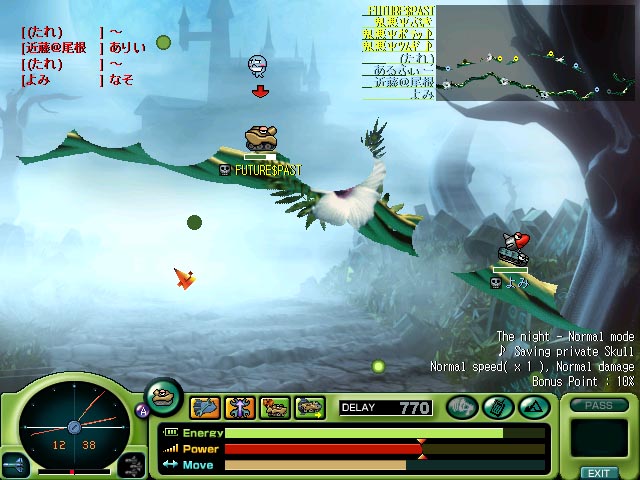Select FUTURE$PAST in the player list

point(397,10)
